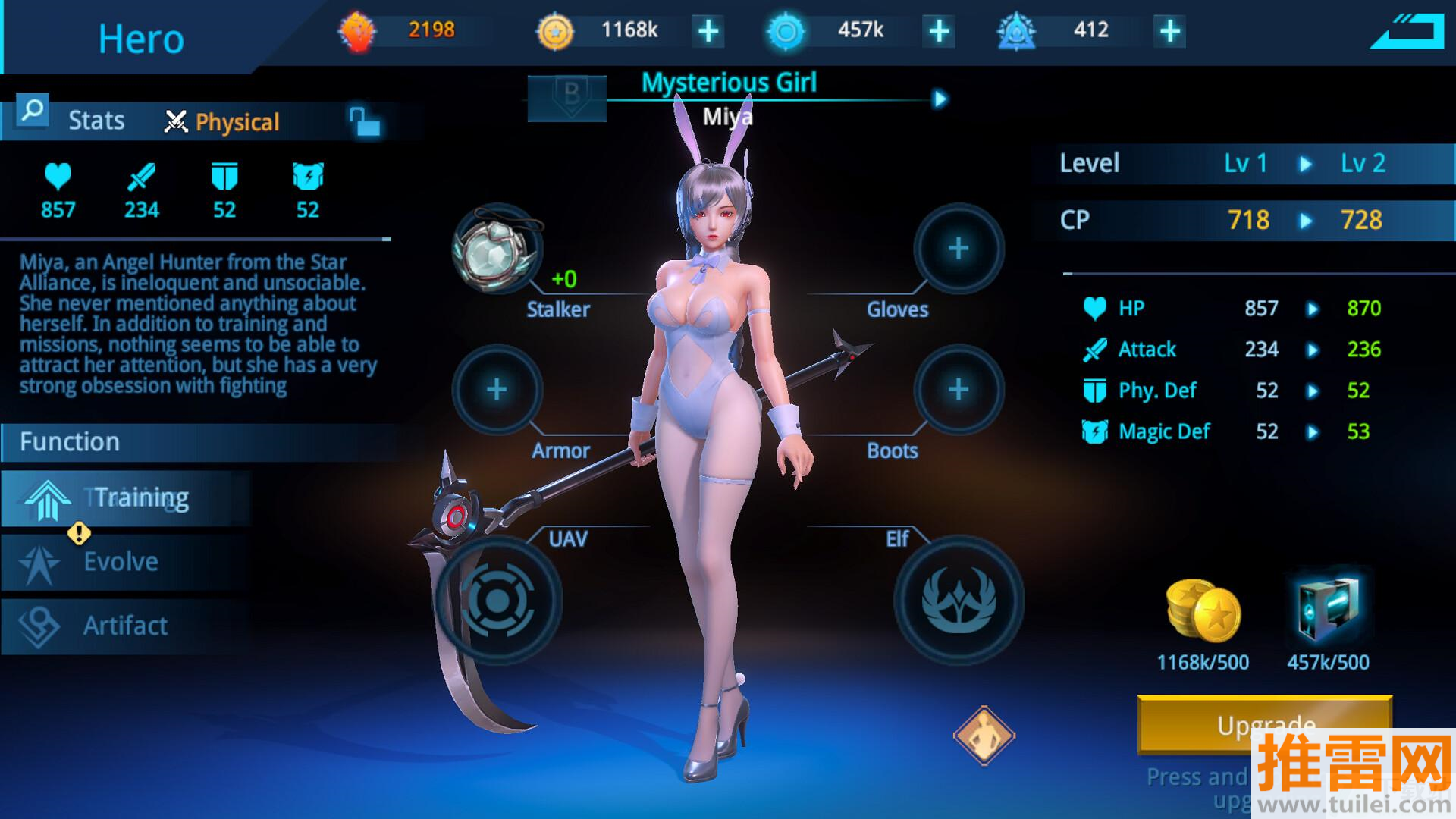Switch to the next hero with the arrow
Viewport: 1456px width, 819px height.
tap(940, 99)
